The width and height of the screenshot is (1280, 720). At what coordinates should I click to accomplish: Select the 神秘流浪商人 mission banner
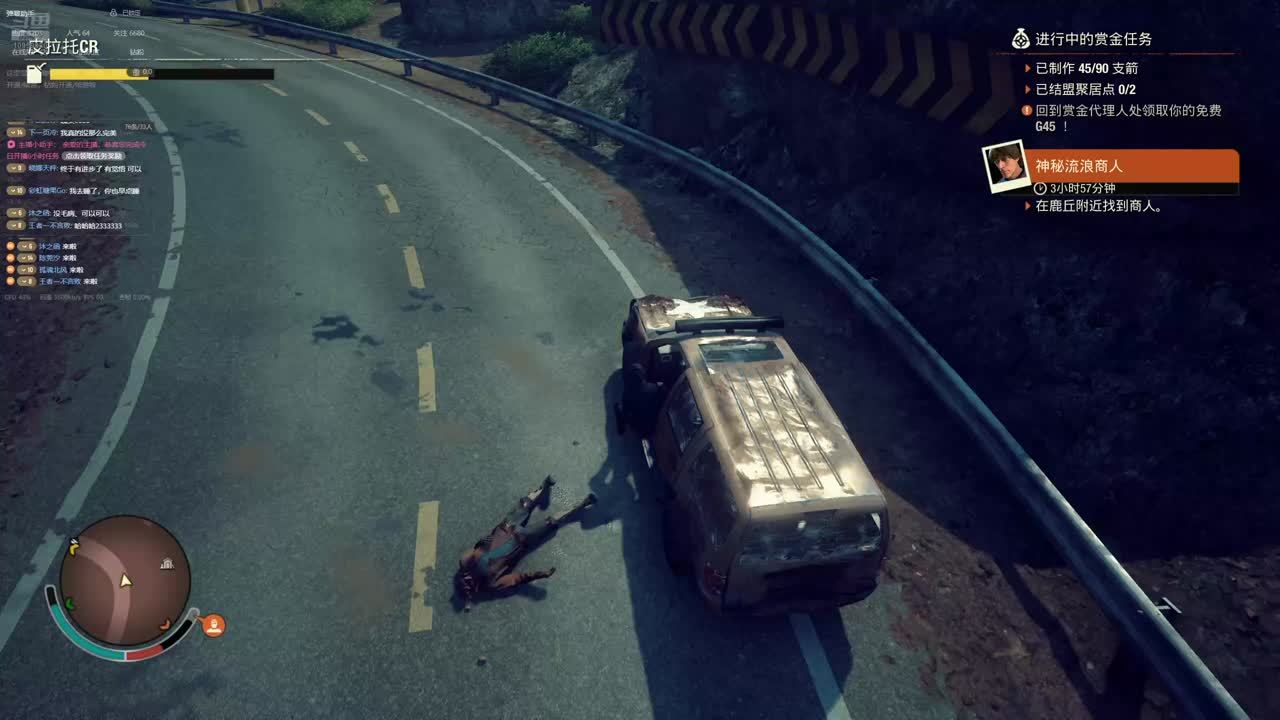tap(1134, 167)
